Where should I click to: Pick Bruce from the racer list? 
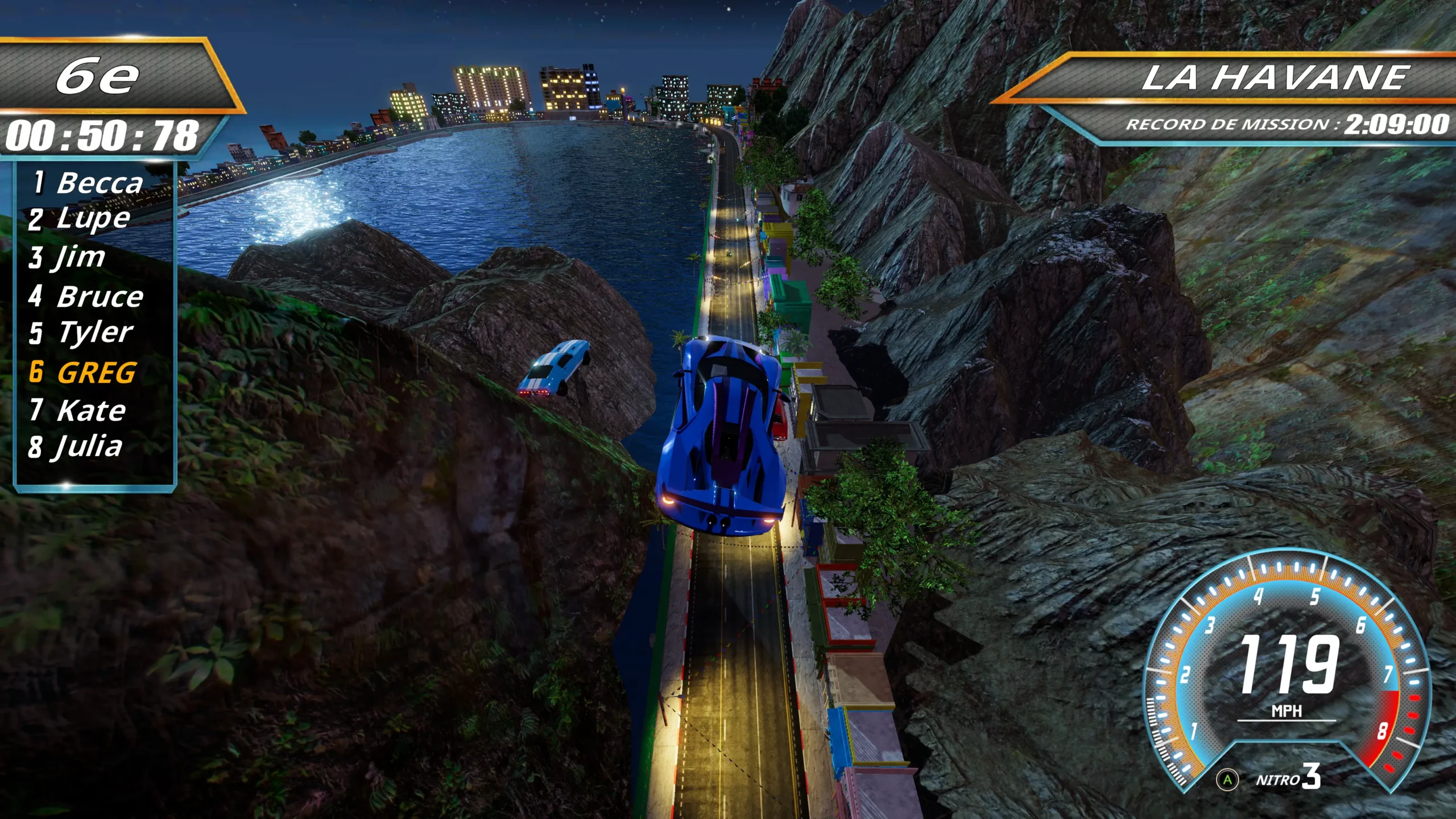coord(86,296)
